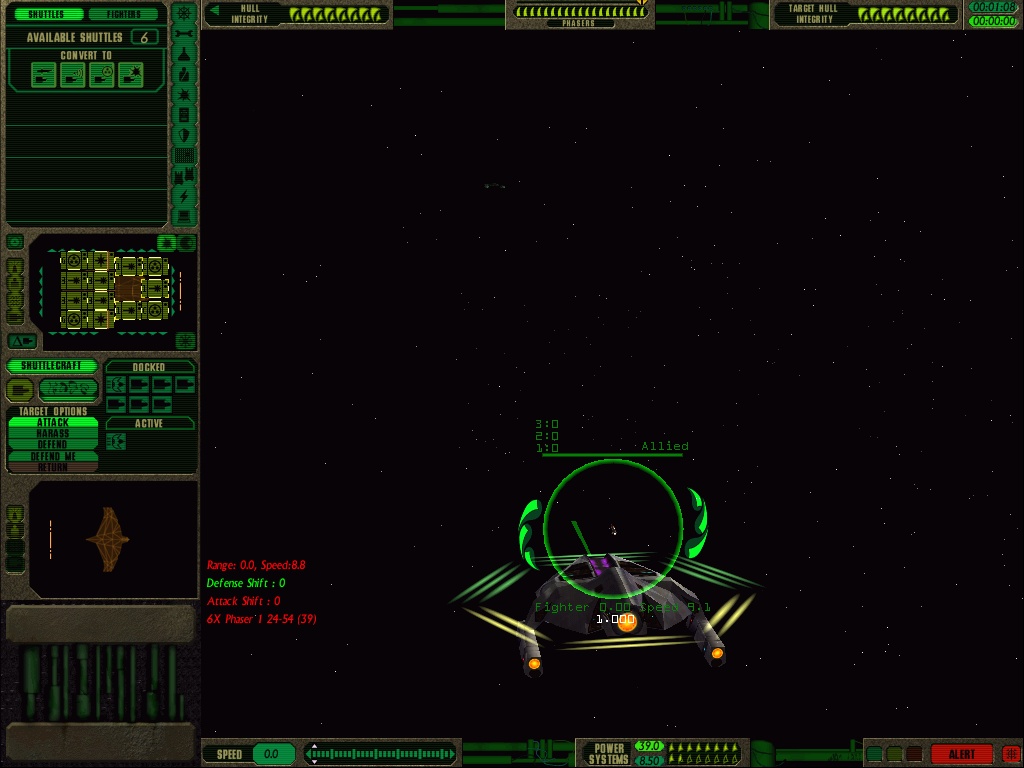This screenshot has height=768, width=1024.
Task: Adjust the ship speed slider
Action: 380,754
